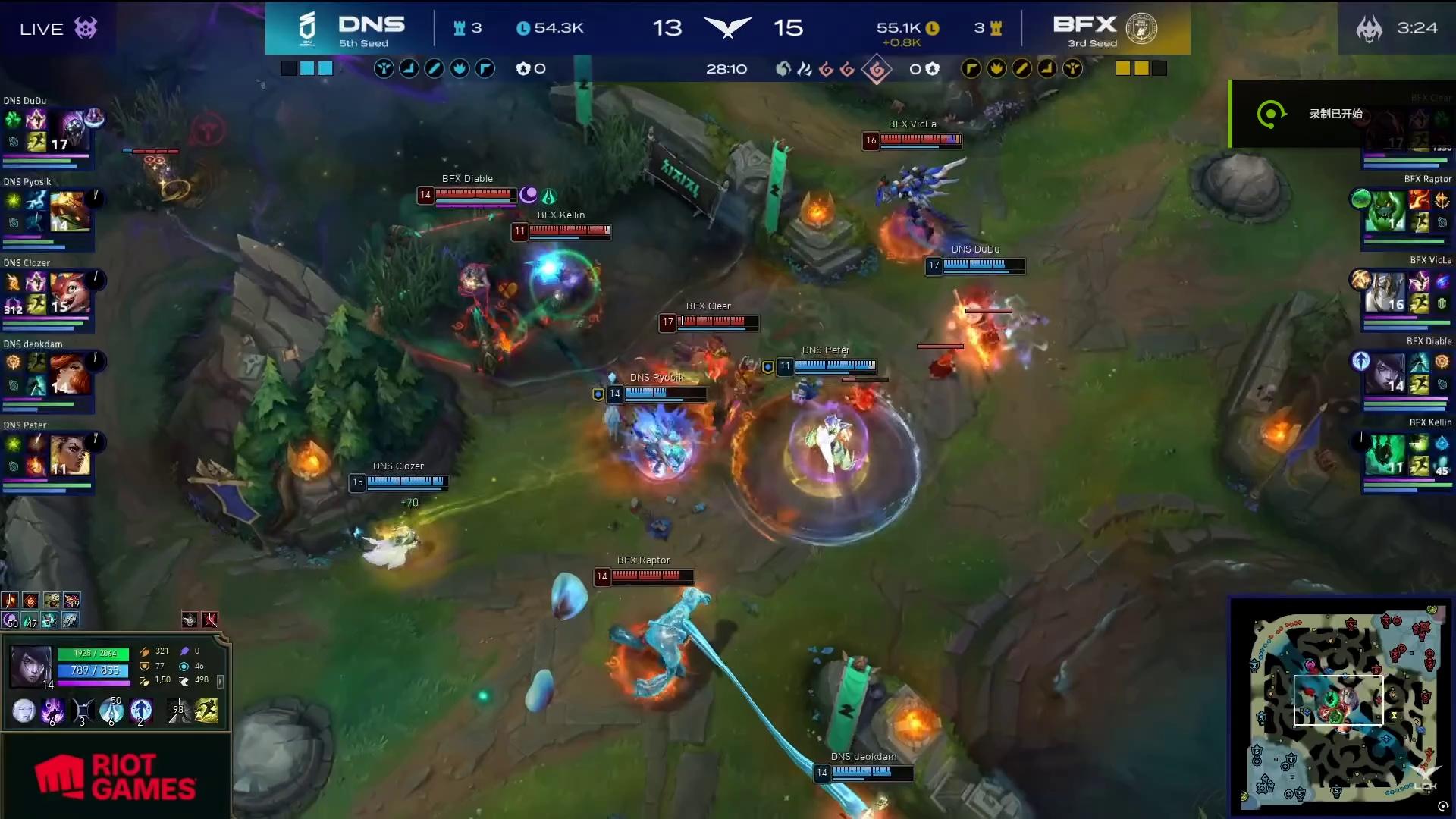
Task: Click the yellow Flash summoner spell icon
Action: 206,711
